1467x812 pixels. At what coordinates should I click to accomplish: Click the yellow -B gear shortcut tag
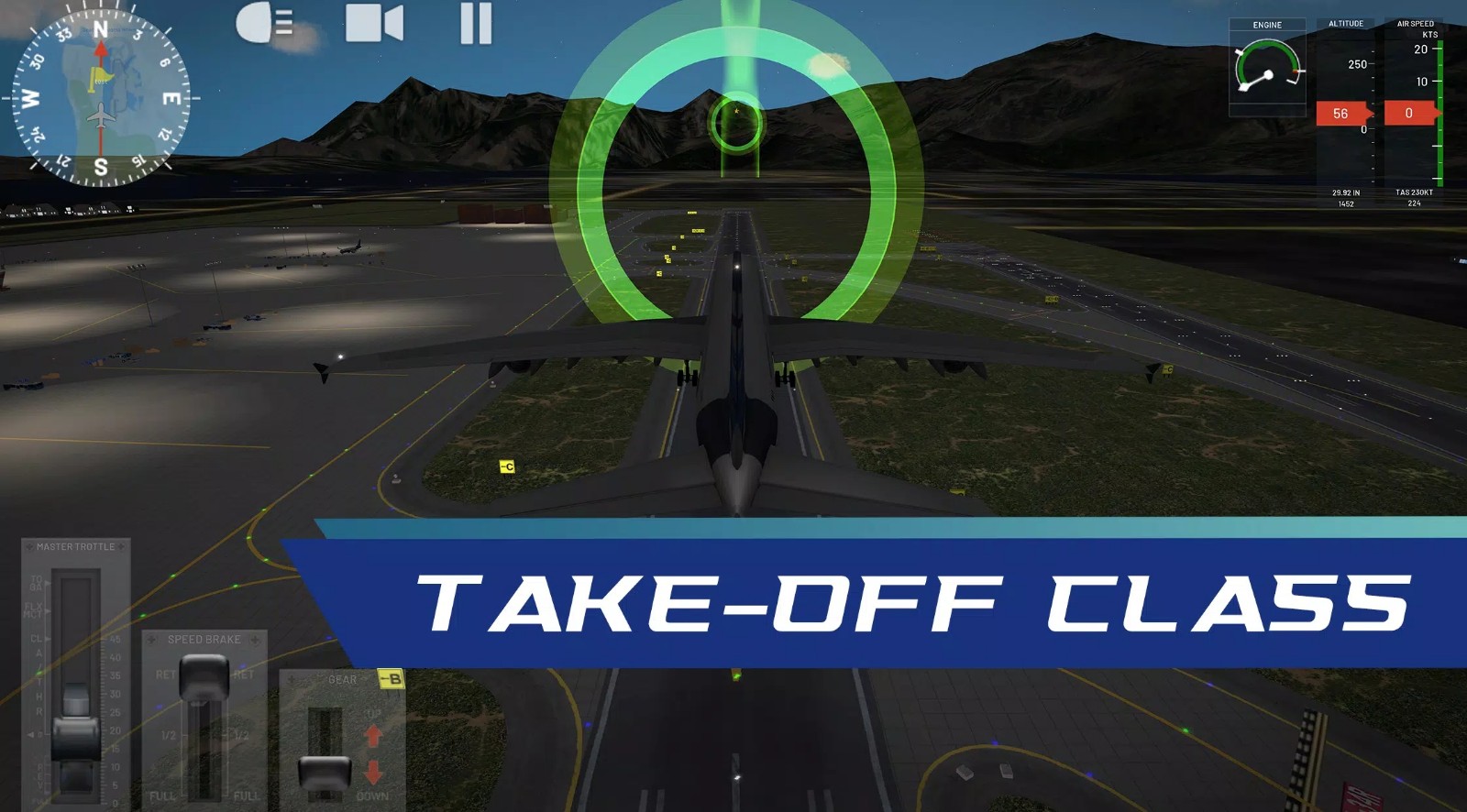point(392,678)
